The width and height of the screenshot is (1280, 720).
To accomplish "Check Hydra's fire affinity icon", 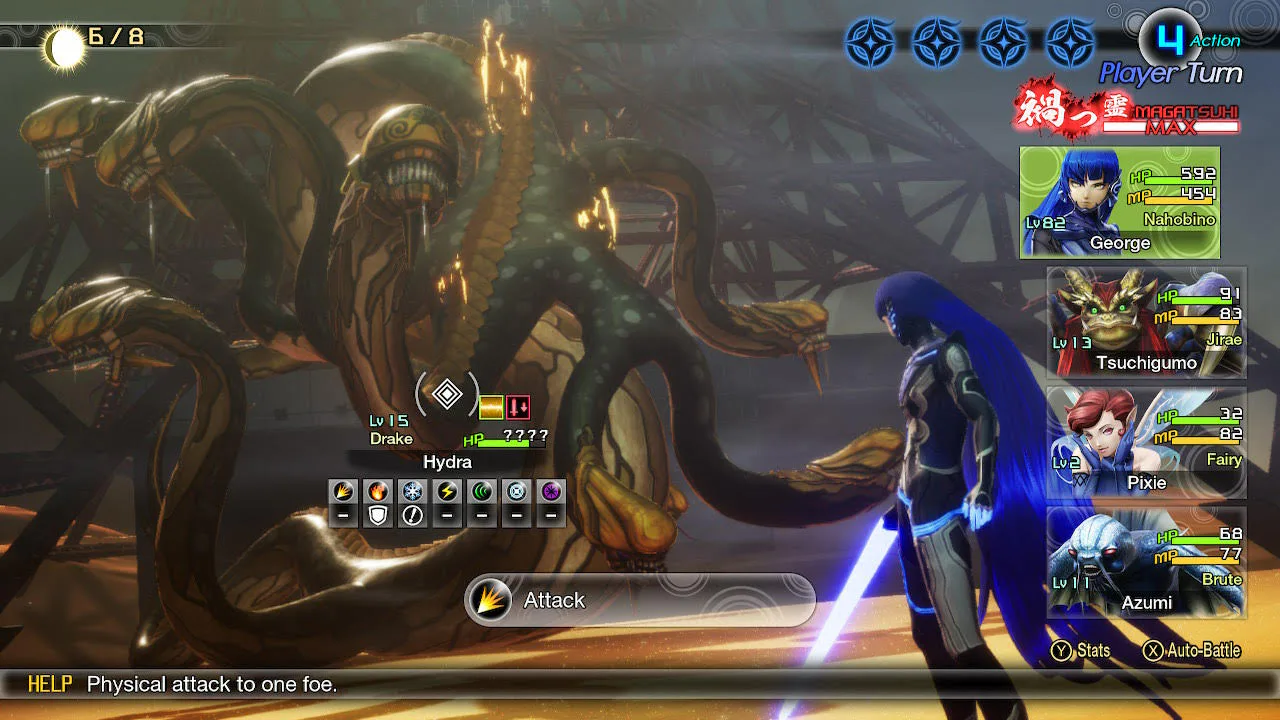I will pyautogui.click(x=378, y=491).
